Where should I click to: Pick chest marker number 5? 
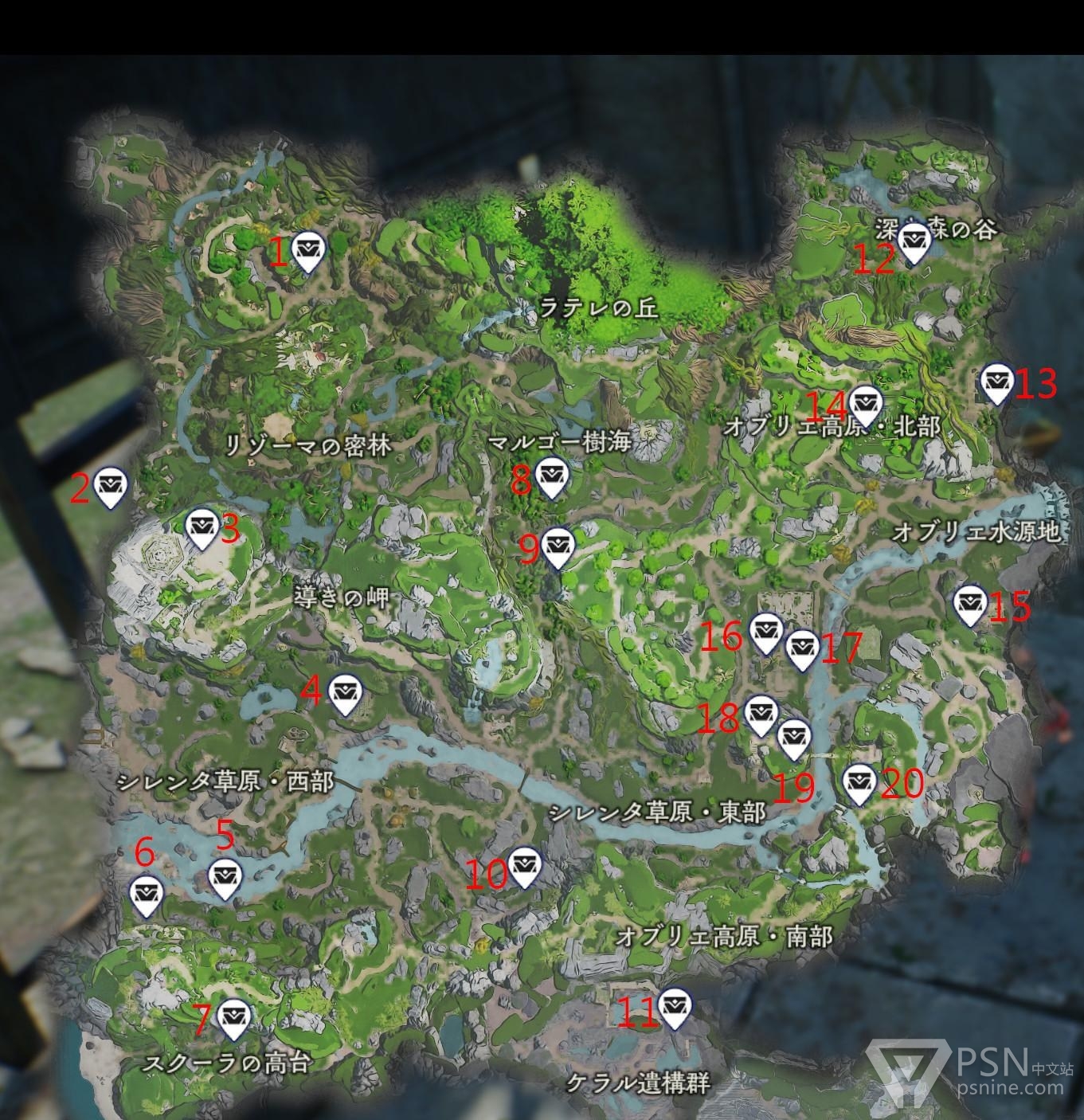coord(224,878)
